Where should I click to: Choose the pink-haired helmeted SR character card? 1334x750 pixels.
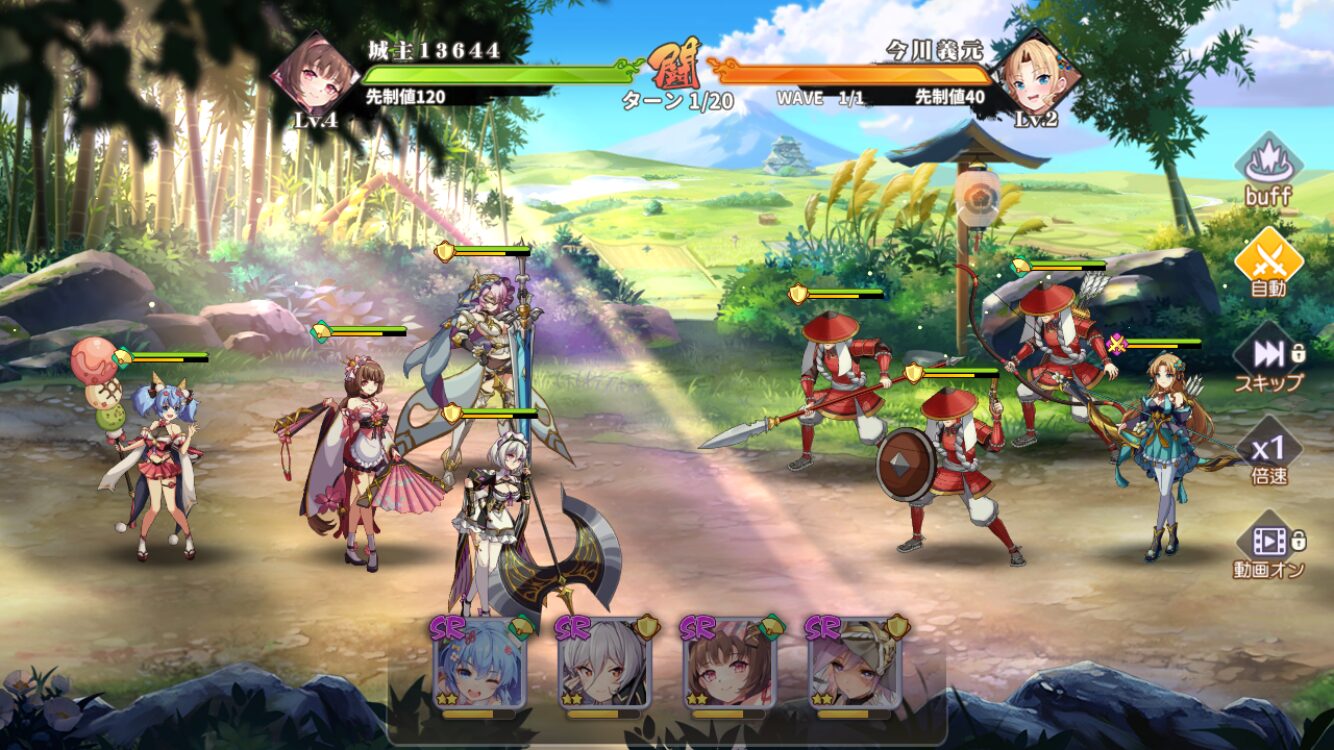pos(855,663)
